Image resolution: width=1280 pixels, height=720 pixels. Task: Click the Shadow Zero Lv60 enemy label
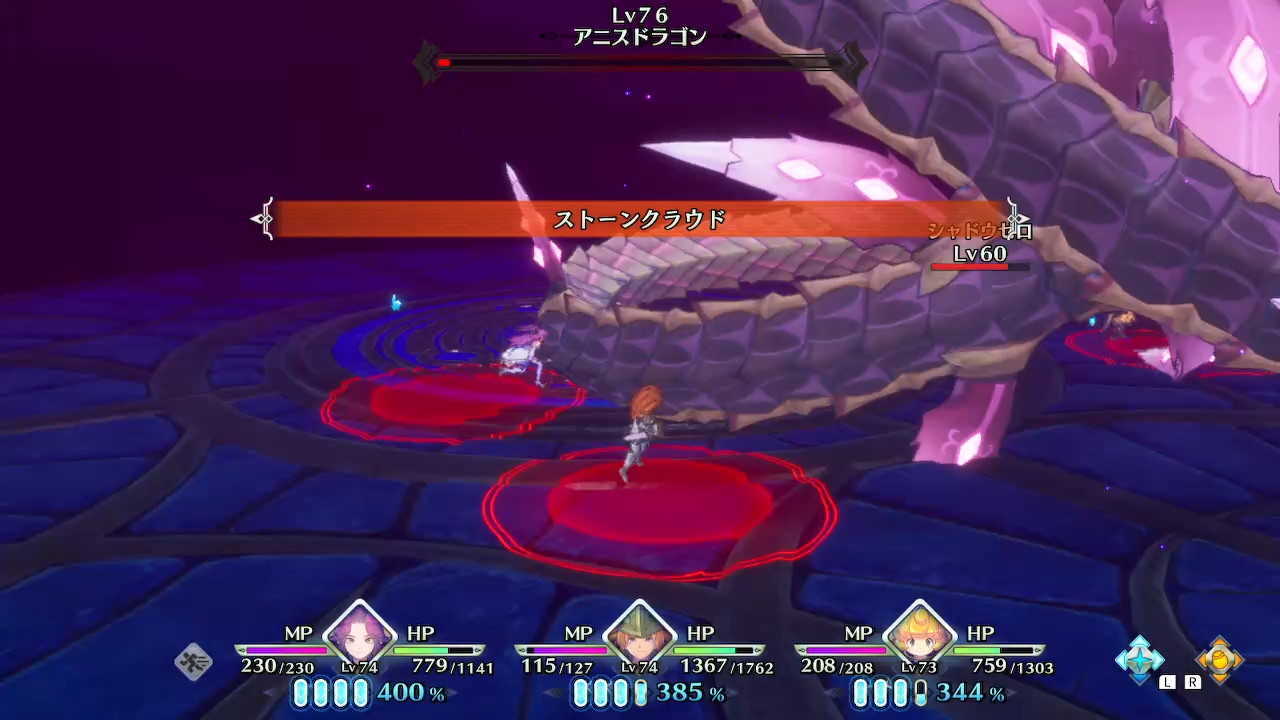tap(978, 243)
